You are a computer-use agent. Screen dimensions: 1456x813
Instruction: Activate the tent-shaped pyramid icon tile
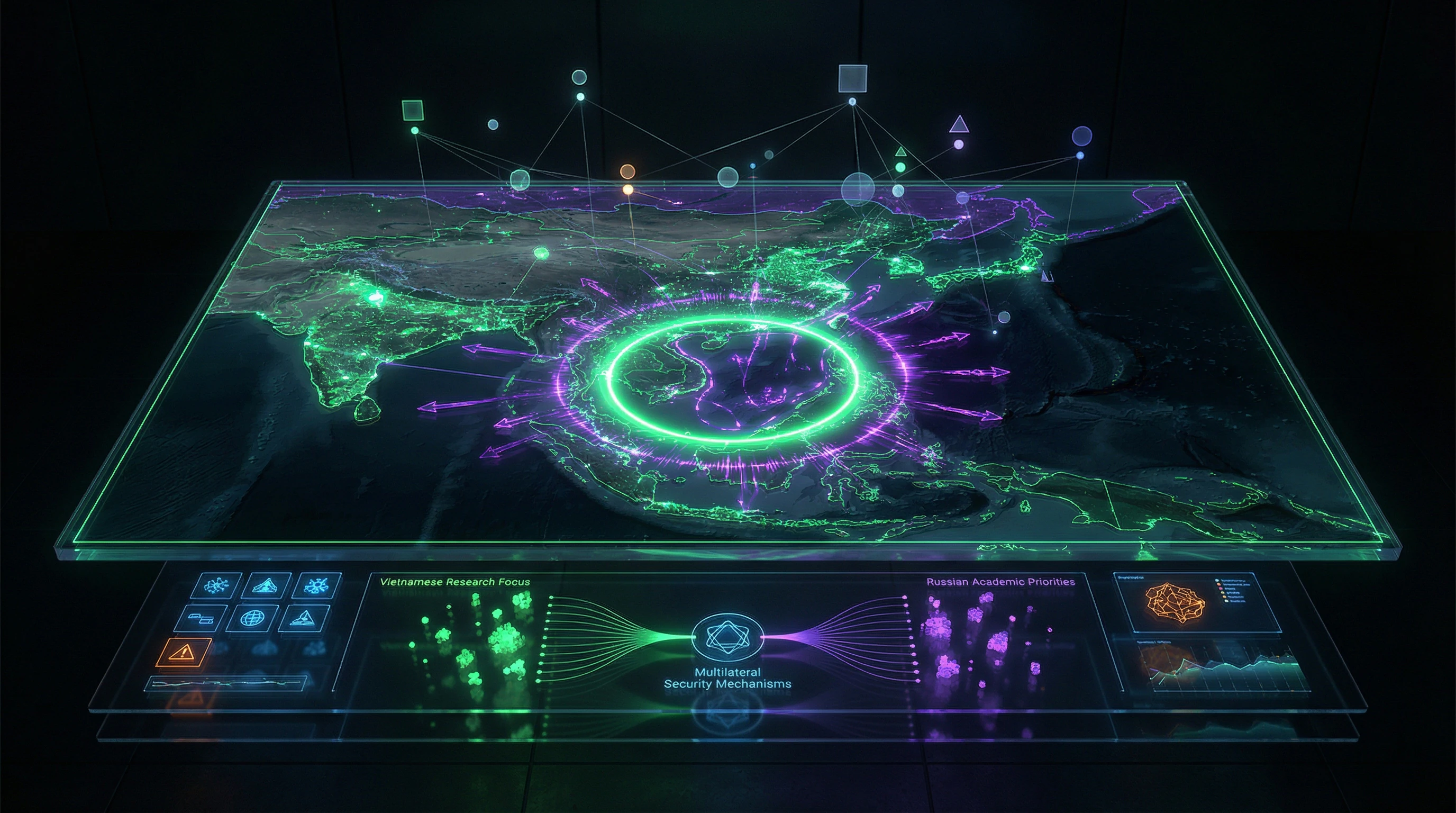pos(265,586)
